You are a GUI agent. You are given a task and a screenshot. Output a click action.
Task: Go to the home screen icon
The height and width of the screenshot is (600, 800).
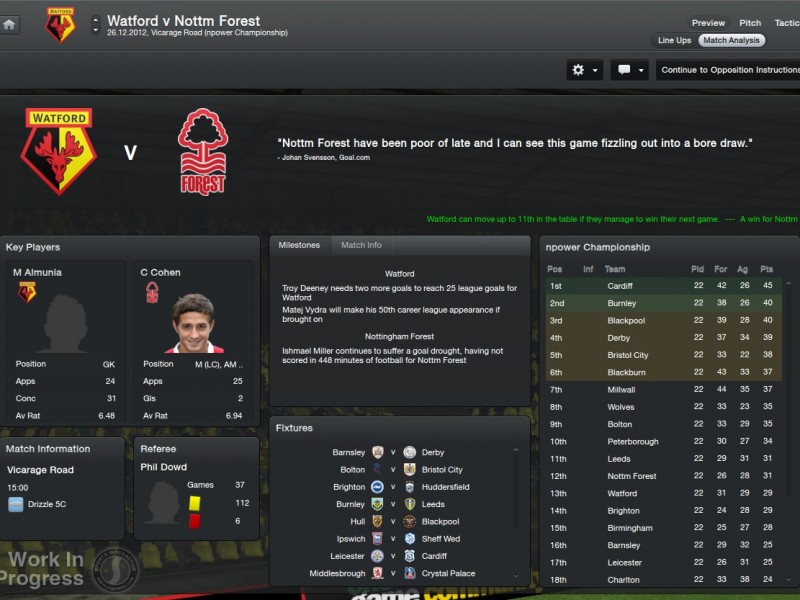pyautogui.click(x=10, y=24)
